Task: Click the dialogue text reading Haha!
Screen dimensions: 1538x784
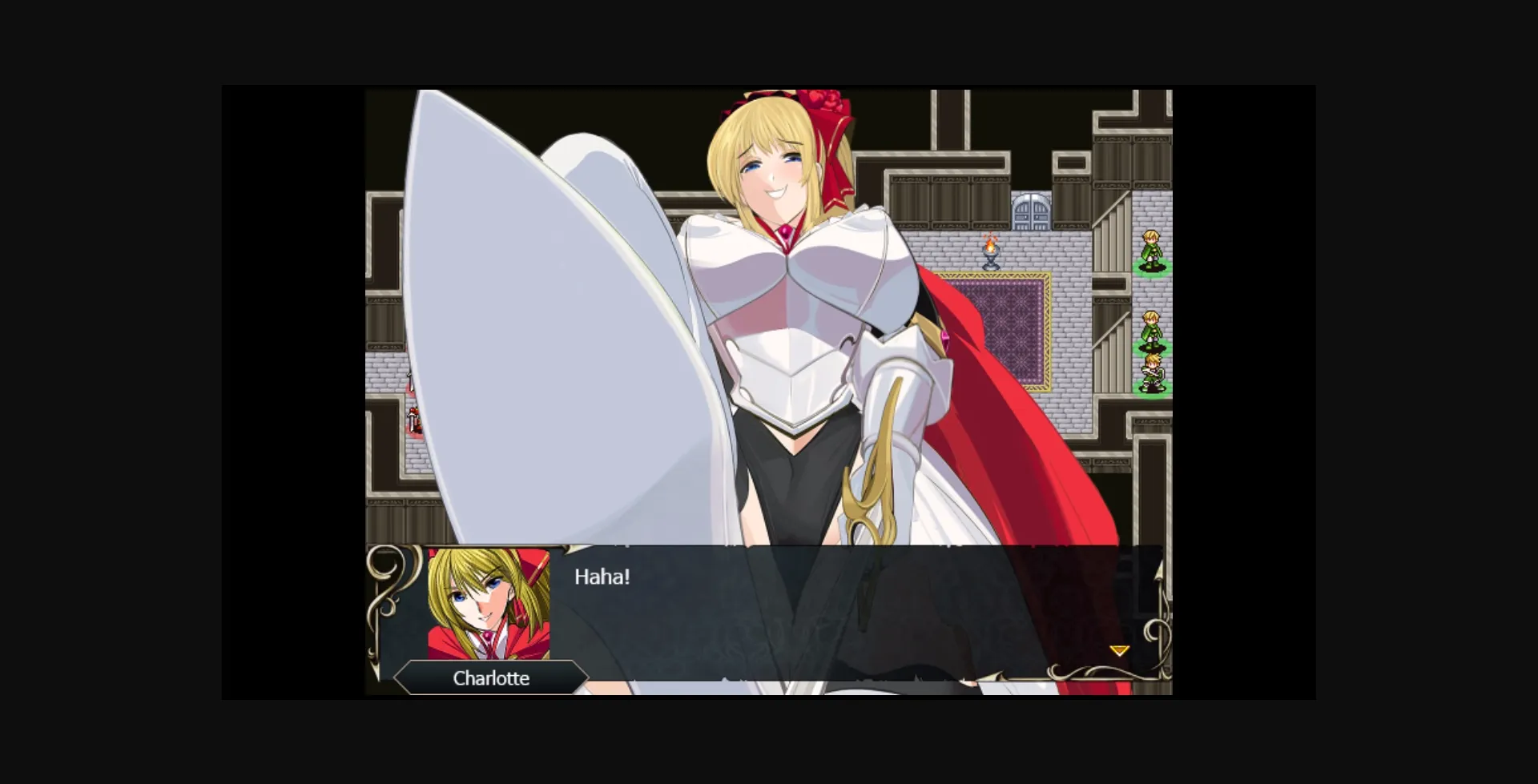Action: [602, 576]
